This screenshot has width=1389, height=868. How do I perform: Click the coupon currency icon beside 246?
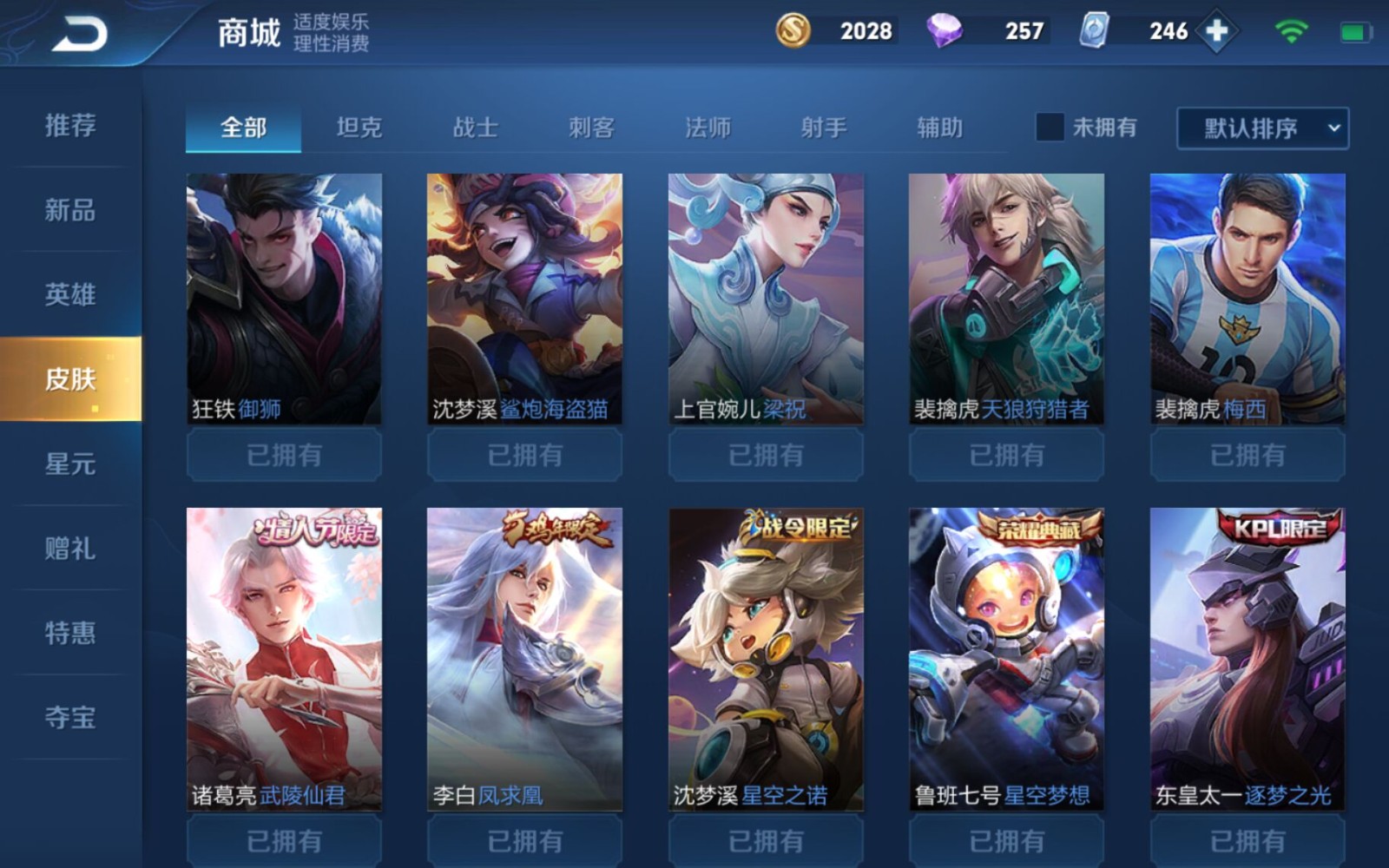pos(1091,31)
